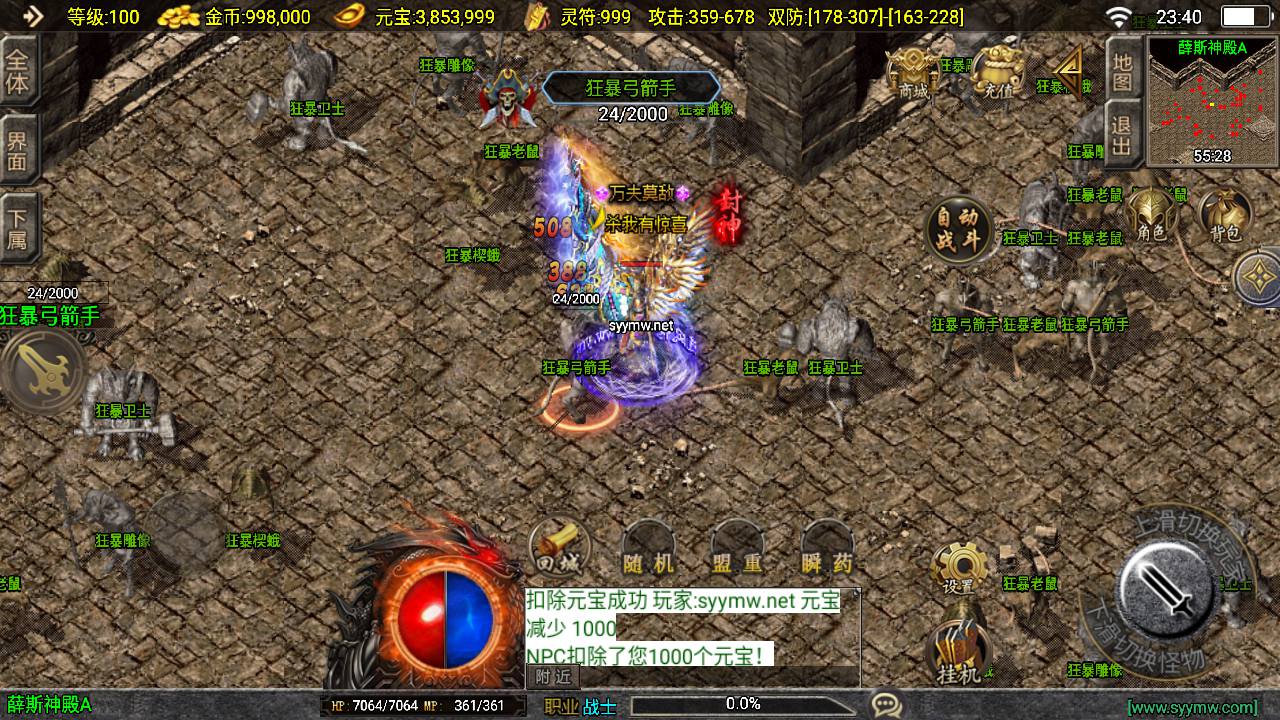Image resolution: width=1280 pixels, height=720 pixels.
Task: Use the 盟重 teleport slot
Action: pyautogui.click(x=738, y=550)
